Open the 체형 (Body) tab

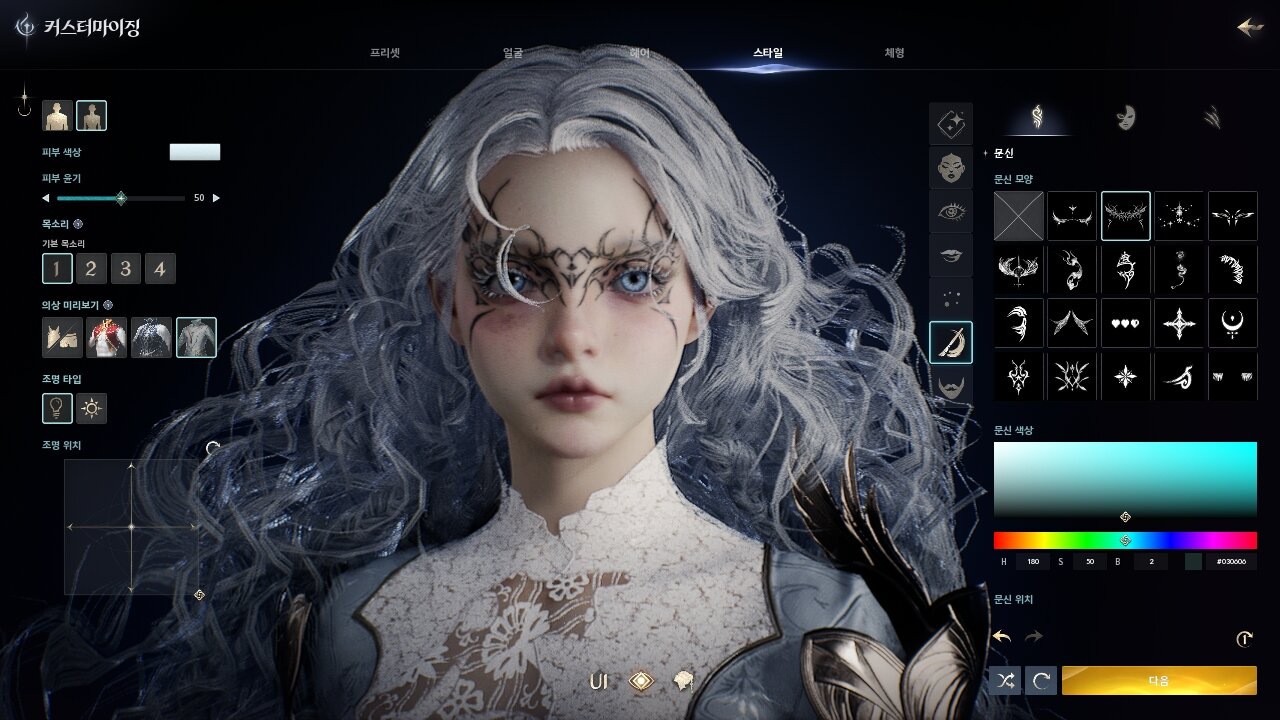click(x=894, y=53)
